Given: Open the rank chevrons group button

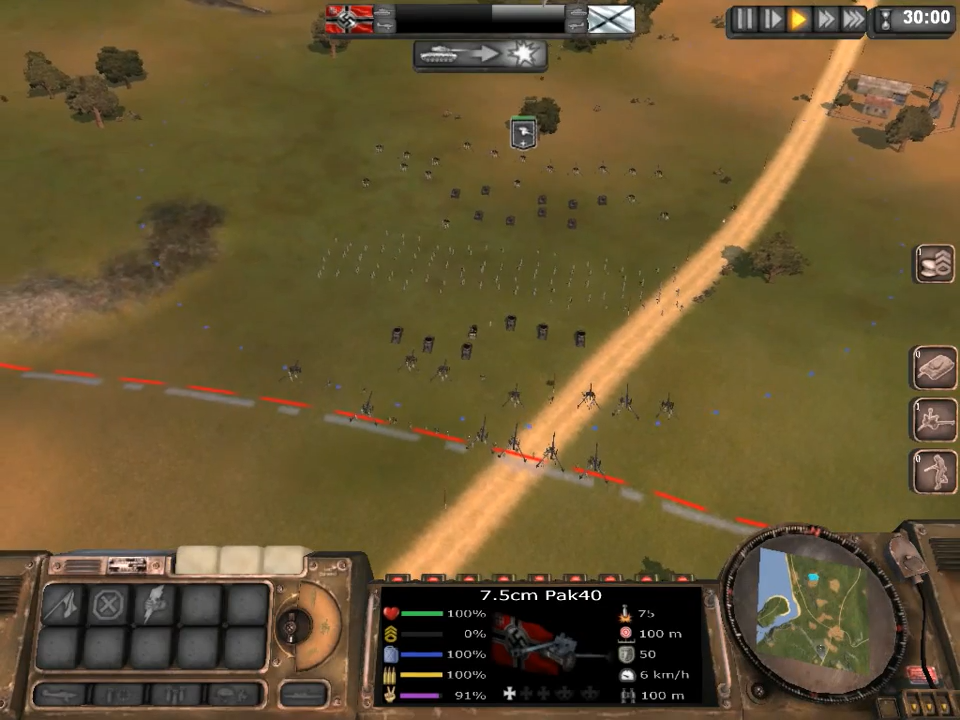Looking at the screenshot, I should coord(936,262).
